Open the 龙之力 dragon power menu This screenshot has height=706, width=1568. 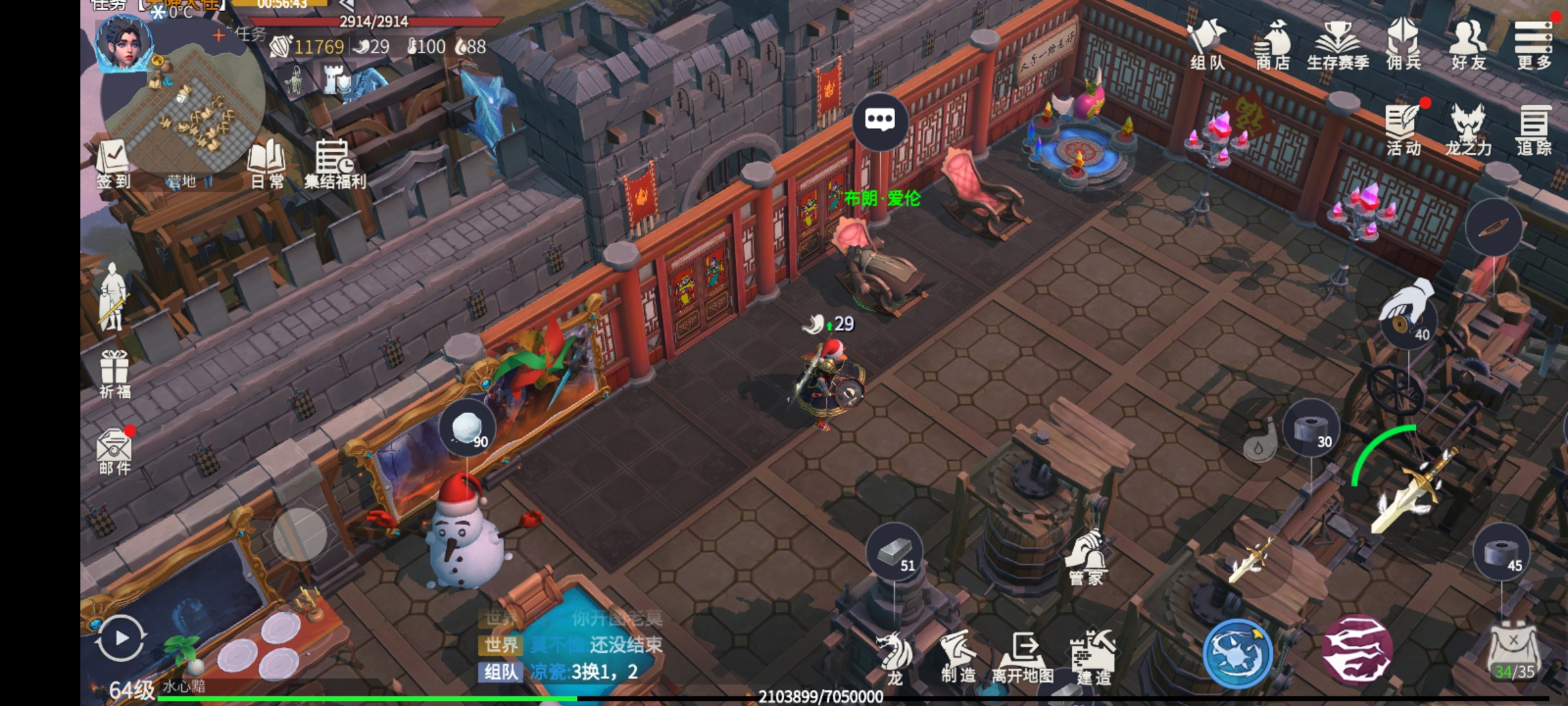point(1468,129)
